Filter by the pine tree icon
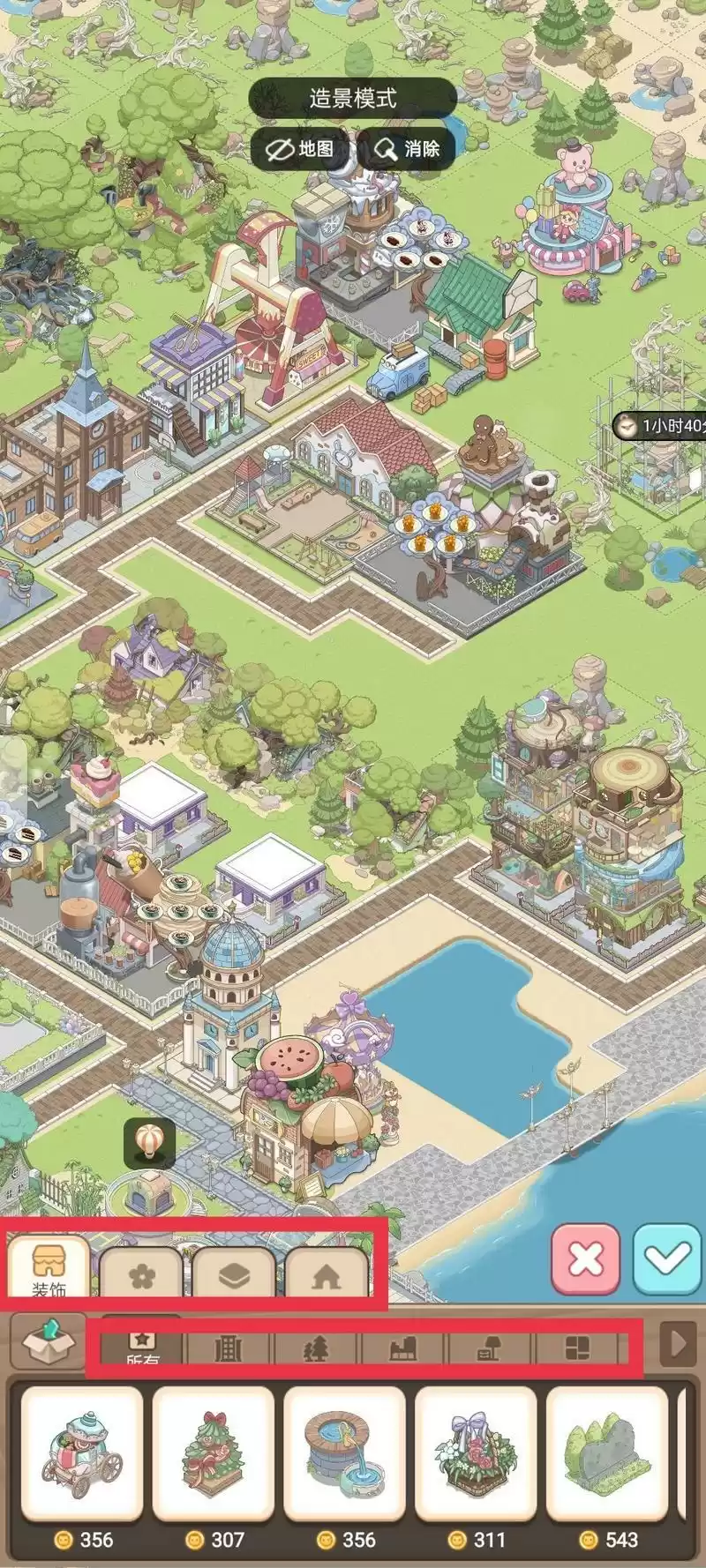The width and height of the screenshot is (706, 1568). coord(316,1348)
